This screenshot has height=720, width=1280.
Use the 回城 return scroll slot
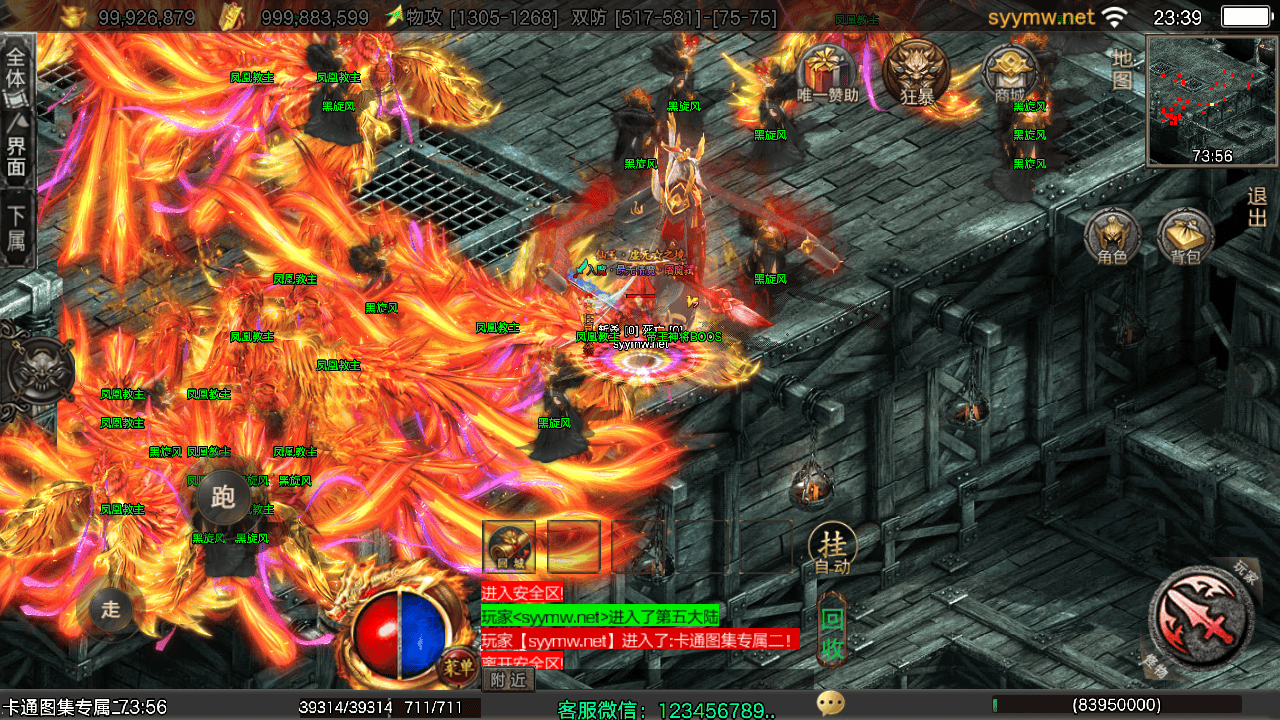tap(509, 546)
